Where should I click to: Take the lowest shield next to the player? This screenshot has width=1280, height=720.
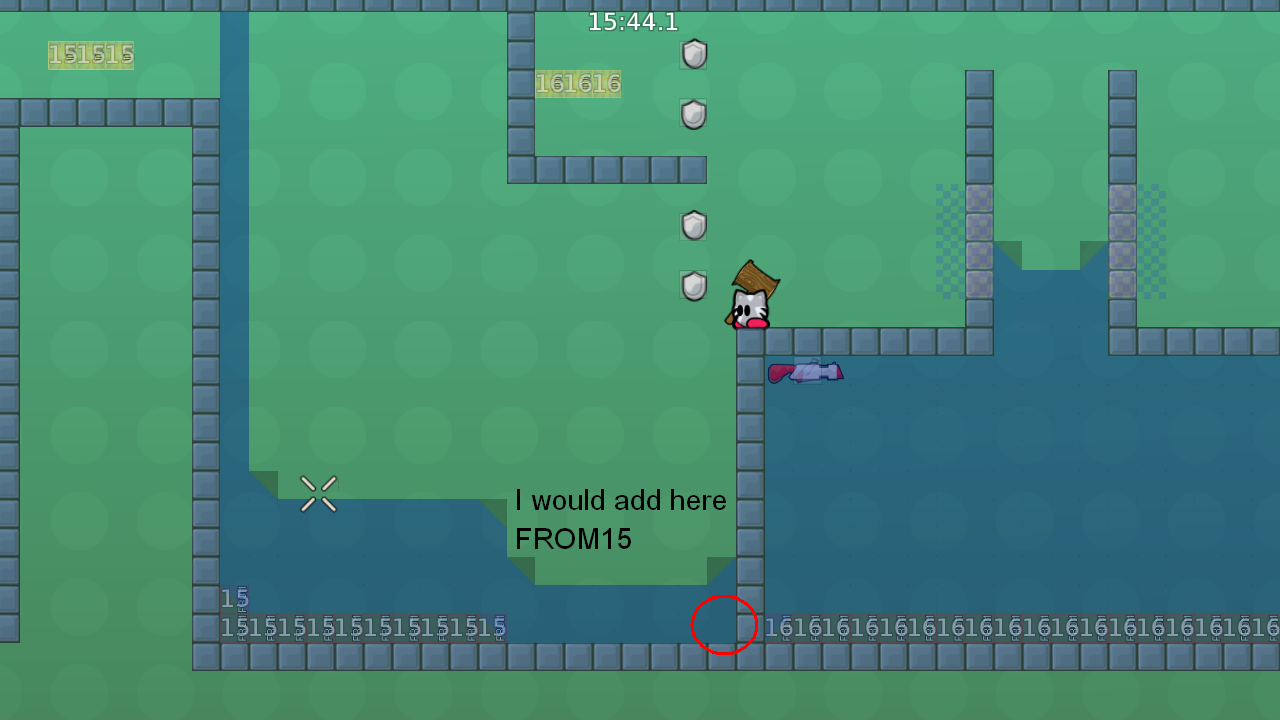tap(694, 285)
